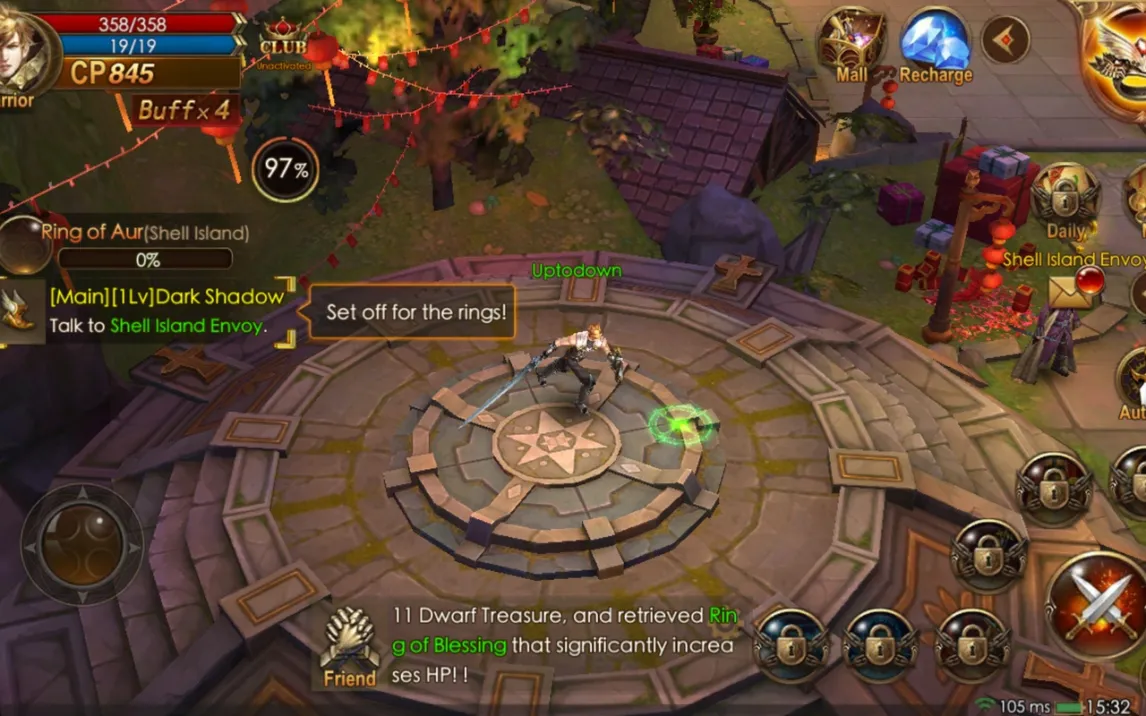This screenshot has width=1146, height=716.
Task: Tap the virtual joystick pad
Action: [x=82, y=545]
